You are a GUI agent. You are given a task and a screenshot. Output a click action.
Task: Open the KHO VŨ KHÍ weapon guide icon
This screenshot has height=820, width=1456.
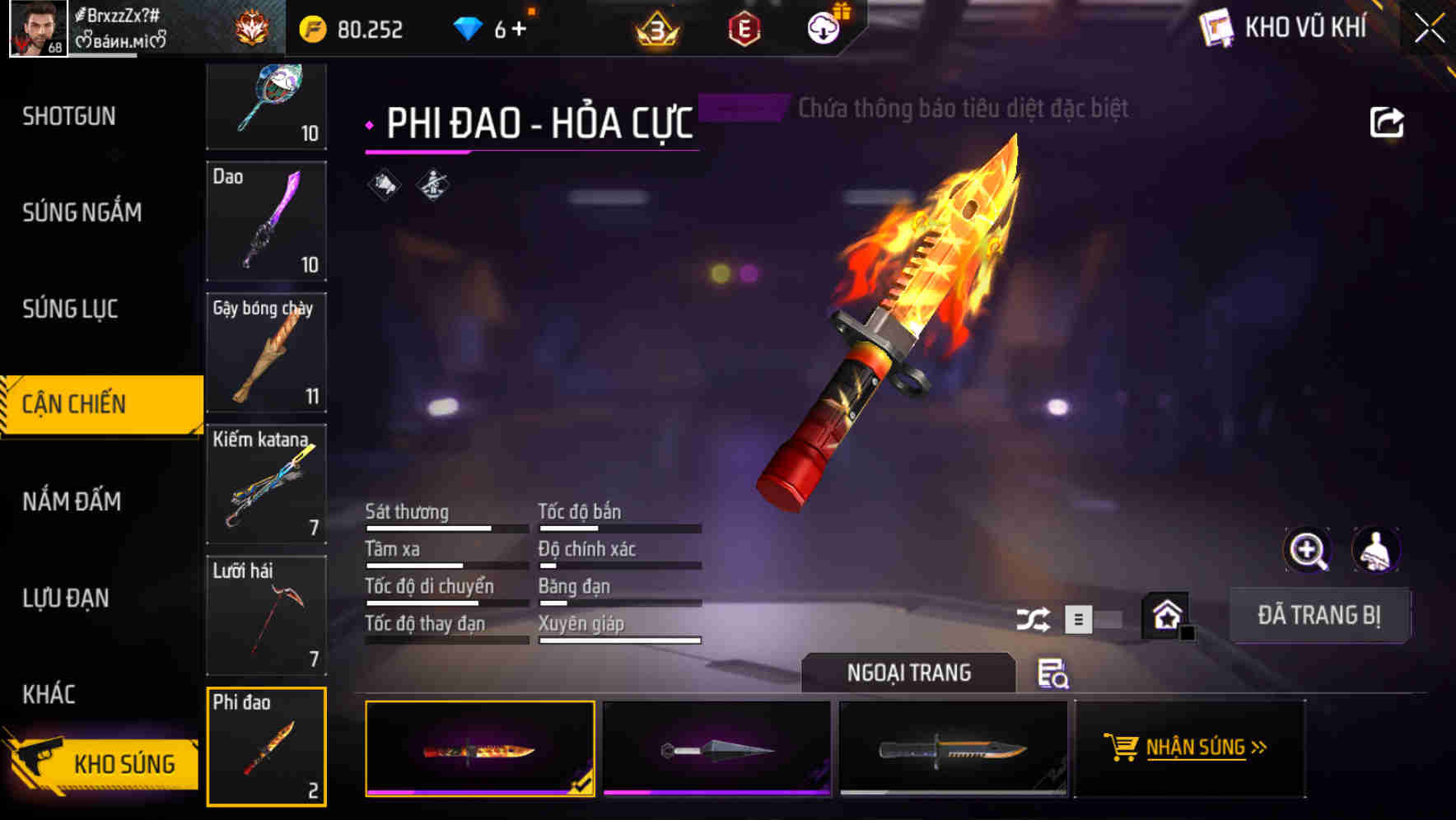[1214, 27]
